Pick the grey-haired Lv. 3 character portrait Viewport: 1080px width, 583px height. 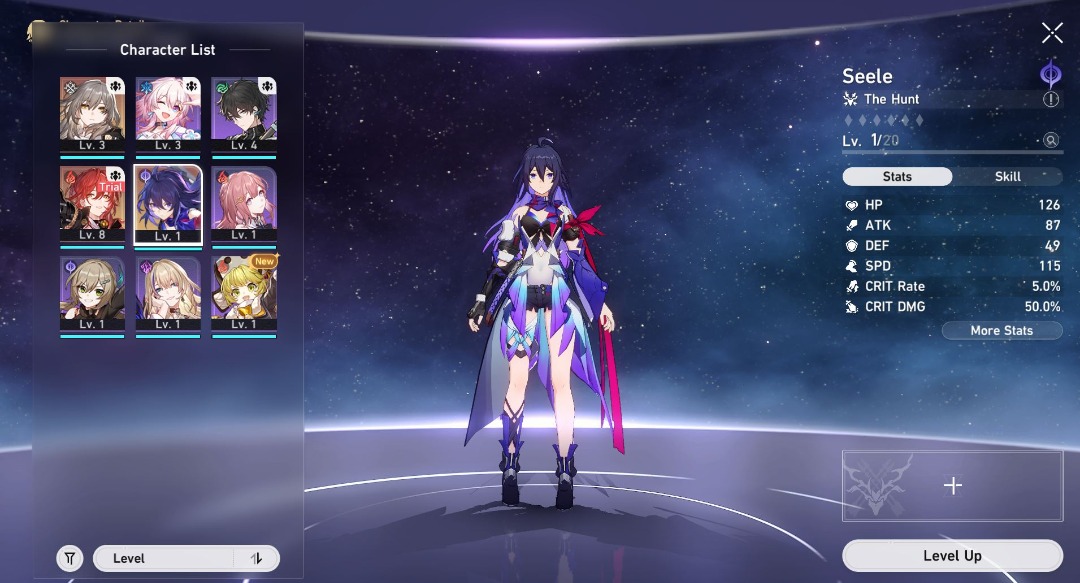(x=92, y=115)
